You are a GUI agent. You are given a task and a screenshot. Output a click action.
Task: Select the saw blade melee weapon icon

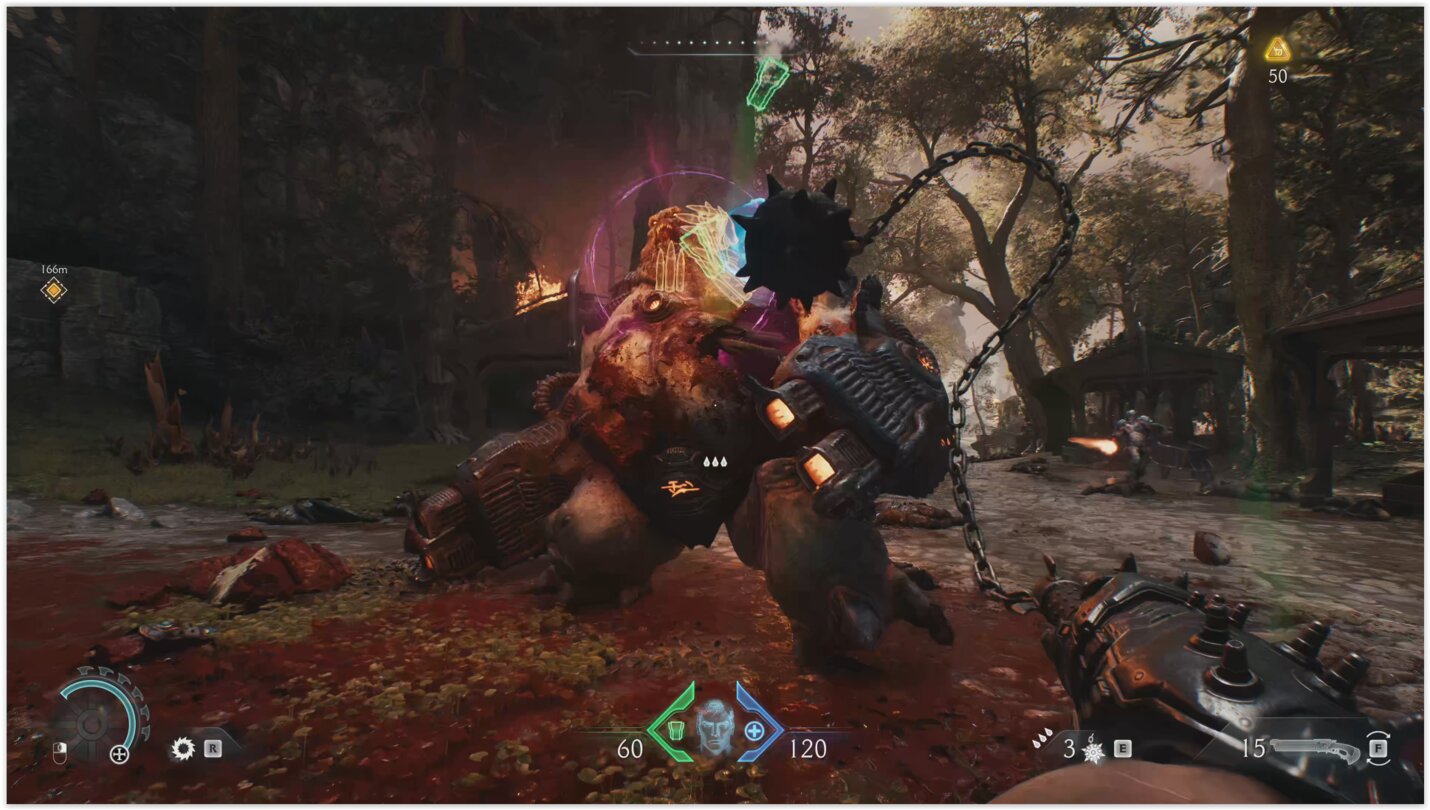click(x=183, y=747)
